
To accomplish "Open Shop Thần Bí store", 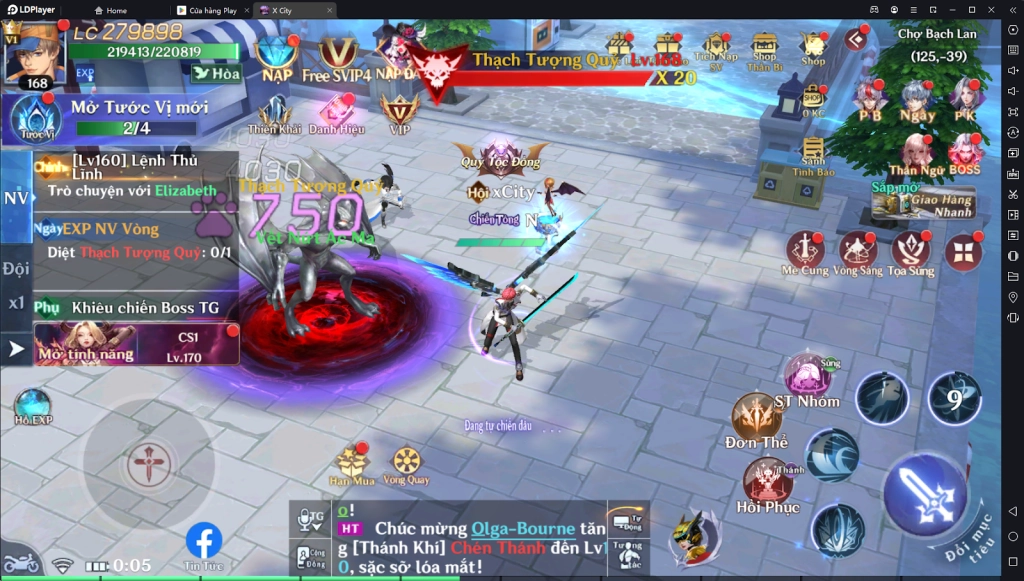I will point(765,50).
